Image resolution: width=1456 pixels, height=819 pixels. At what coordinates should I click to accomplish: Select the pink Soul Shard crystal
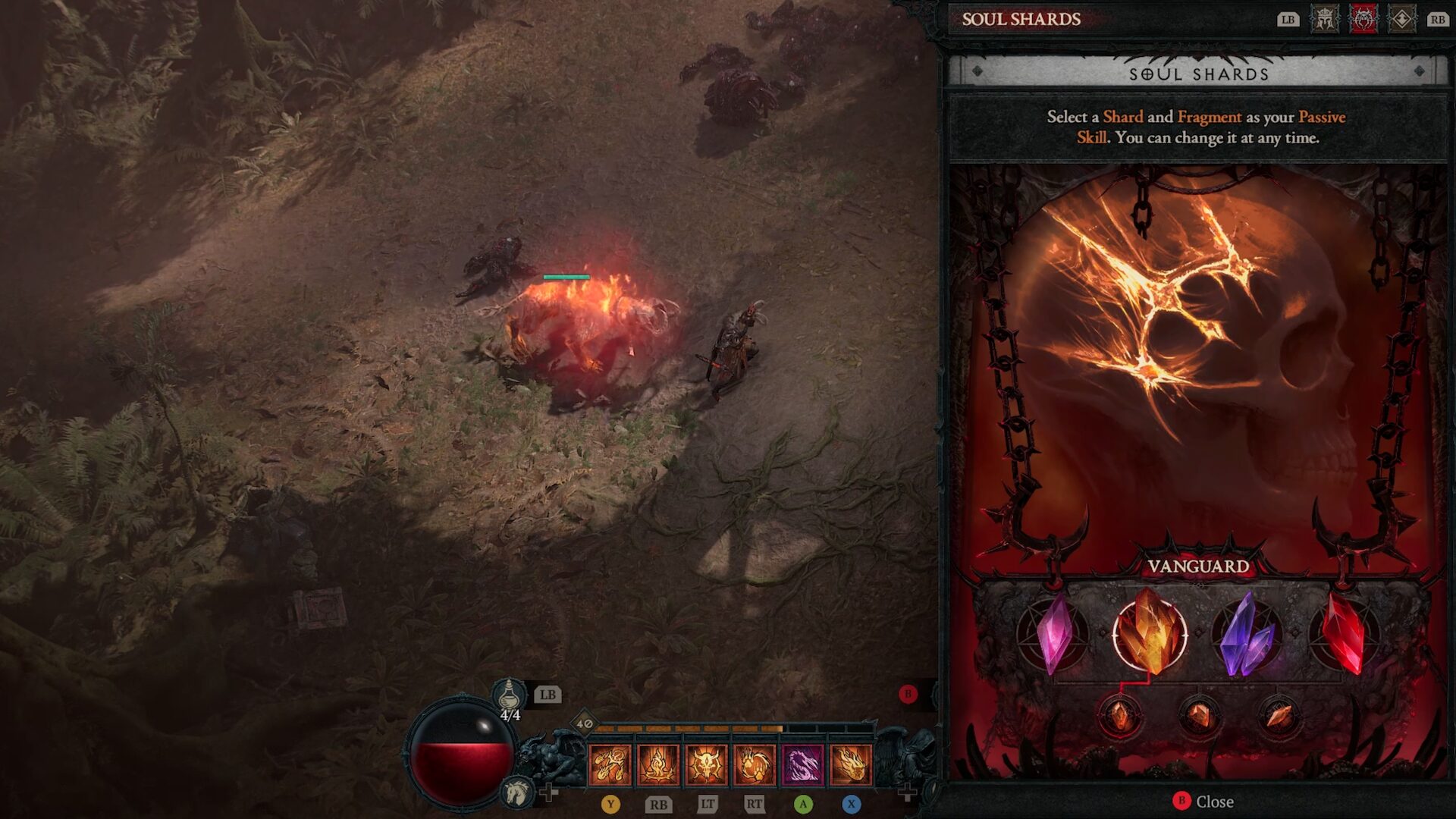1053,633
